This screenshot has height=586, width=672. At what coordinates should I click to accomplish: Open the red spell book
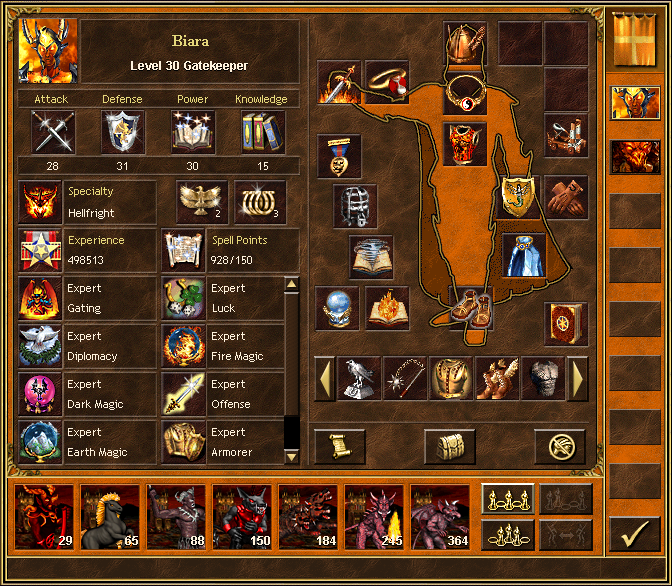pos(565,324)
